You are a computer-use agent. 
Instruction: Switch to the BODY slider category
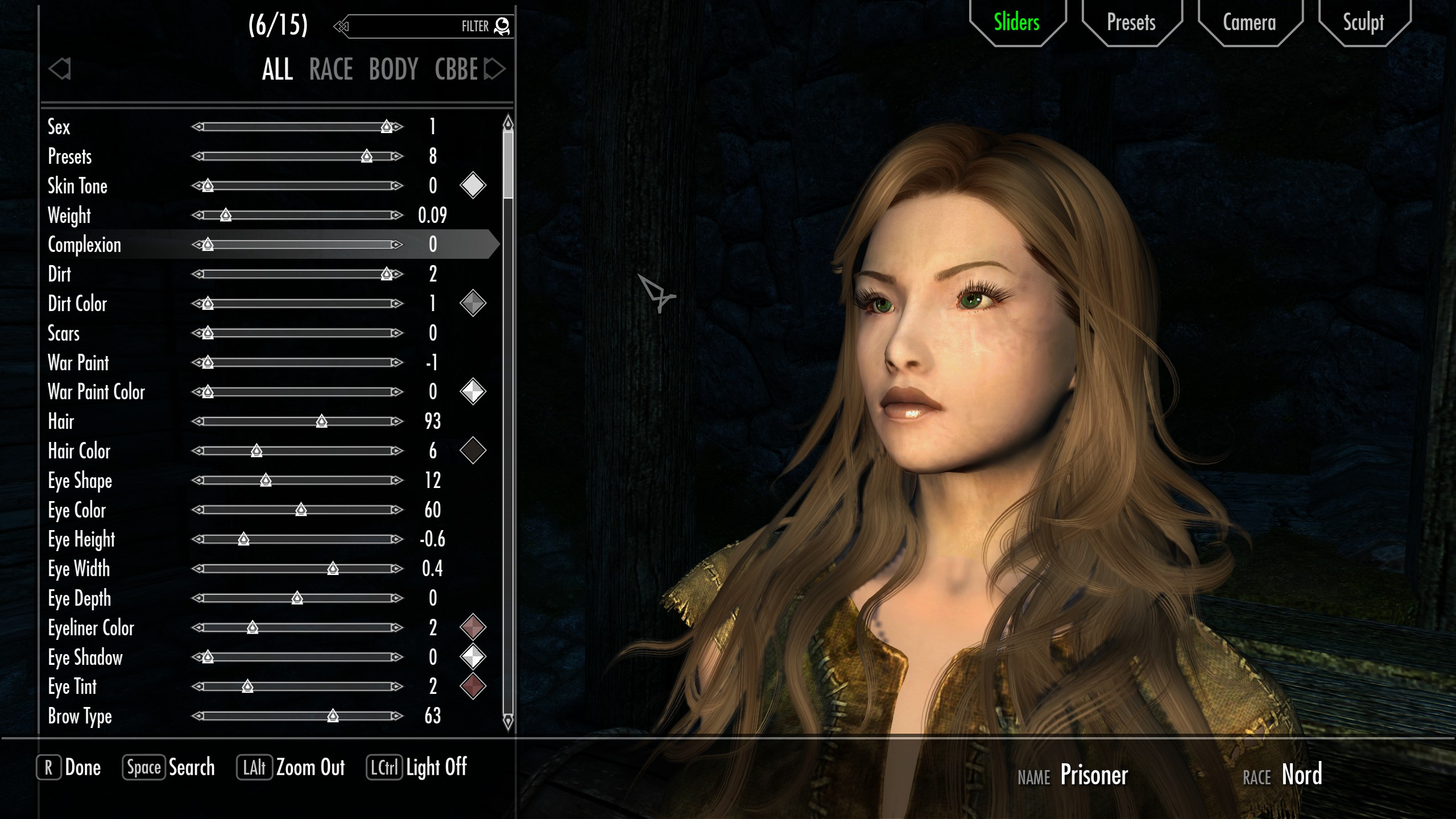(x=394, y=69)
